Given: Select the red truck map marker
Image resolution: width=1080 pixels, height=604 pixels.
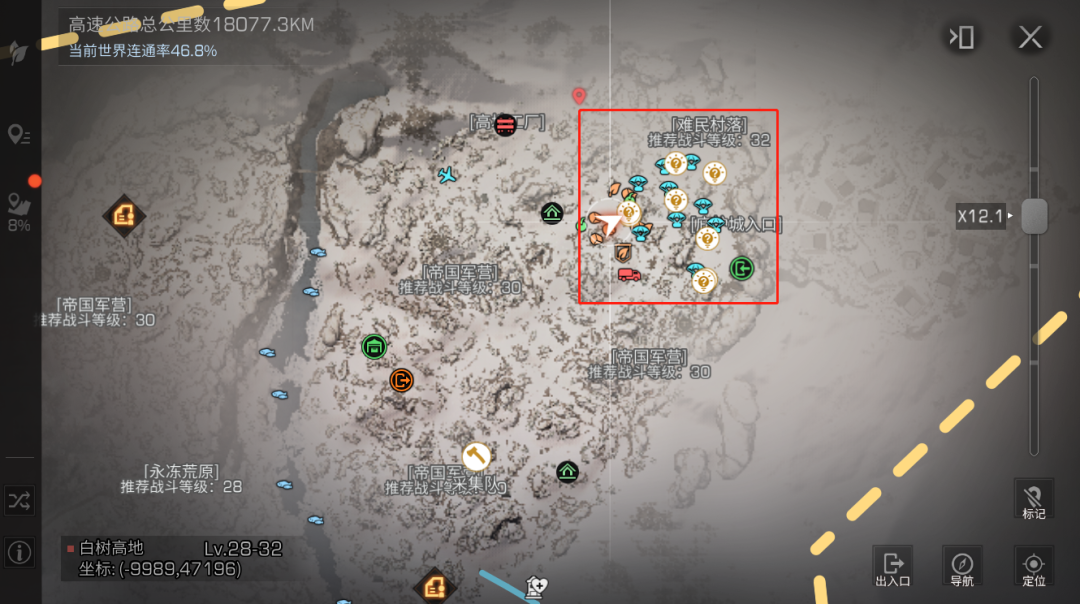Looking at the screenshot, I should 629,274.
